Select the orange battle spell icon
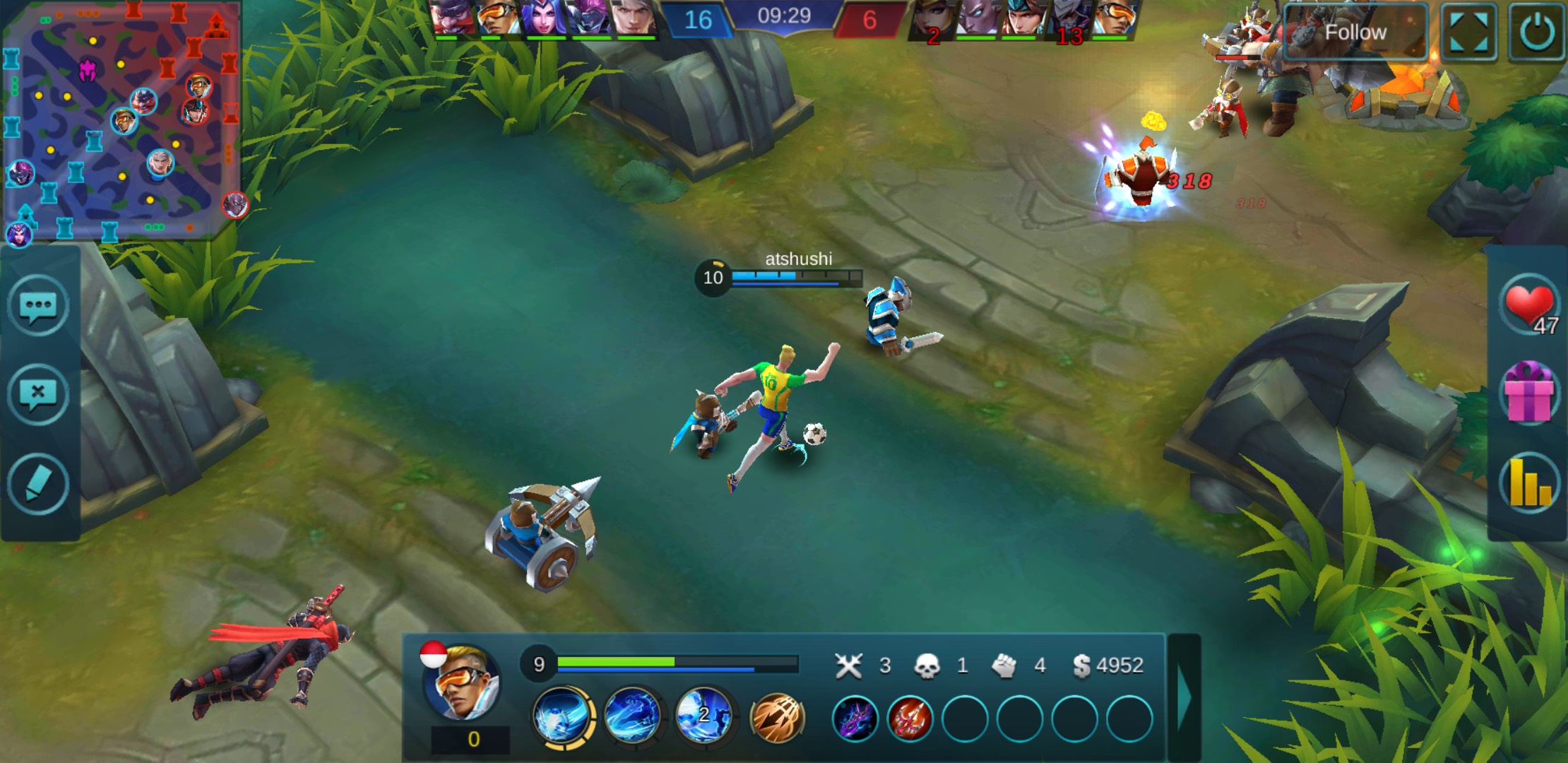 coord(777,718)
